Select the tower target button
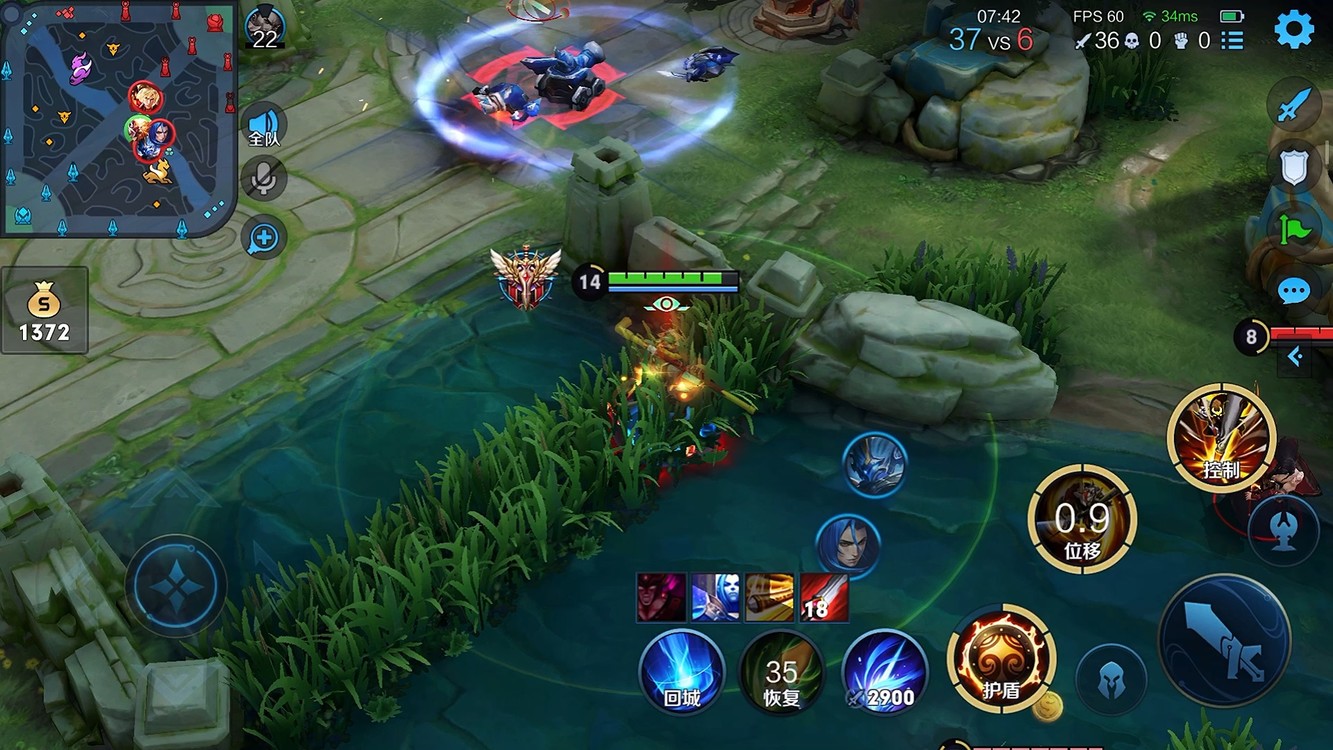The height and width of the screenshot is (750, 1333). click(1283, 530)
